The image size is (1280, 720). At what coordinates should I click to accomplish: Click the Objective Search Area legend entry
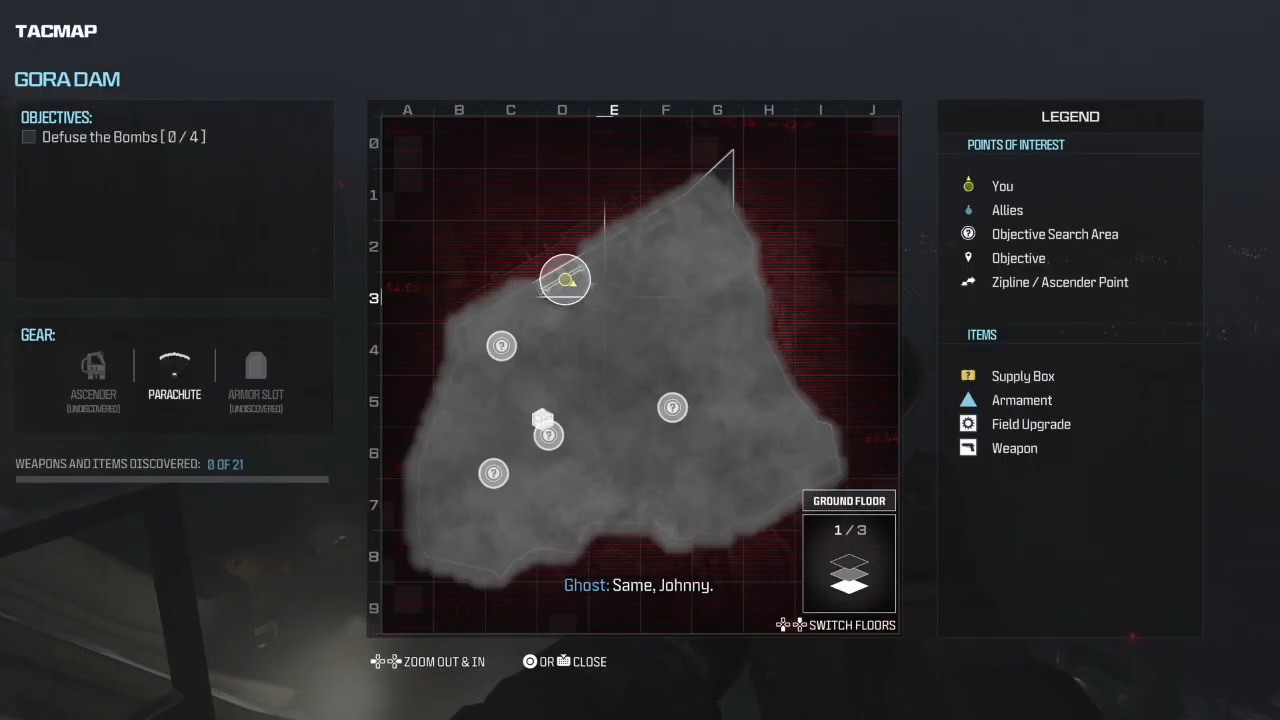click(1054, 234)
